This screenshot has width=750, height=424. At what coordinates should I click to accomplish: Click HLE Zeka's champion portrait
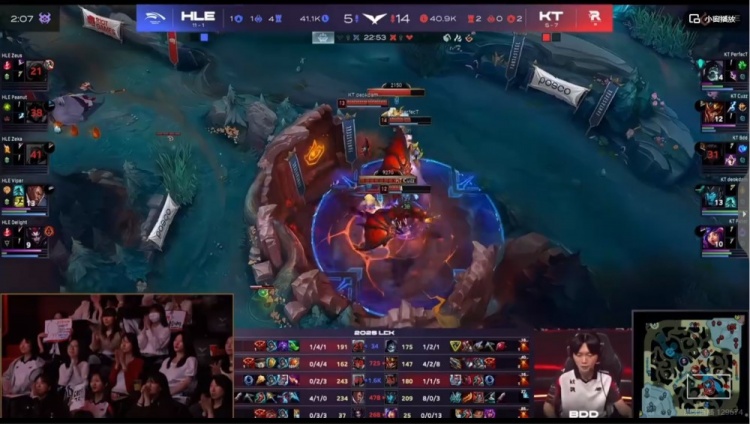click(x=36, y=154)
